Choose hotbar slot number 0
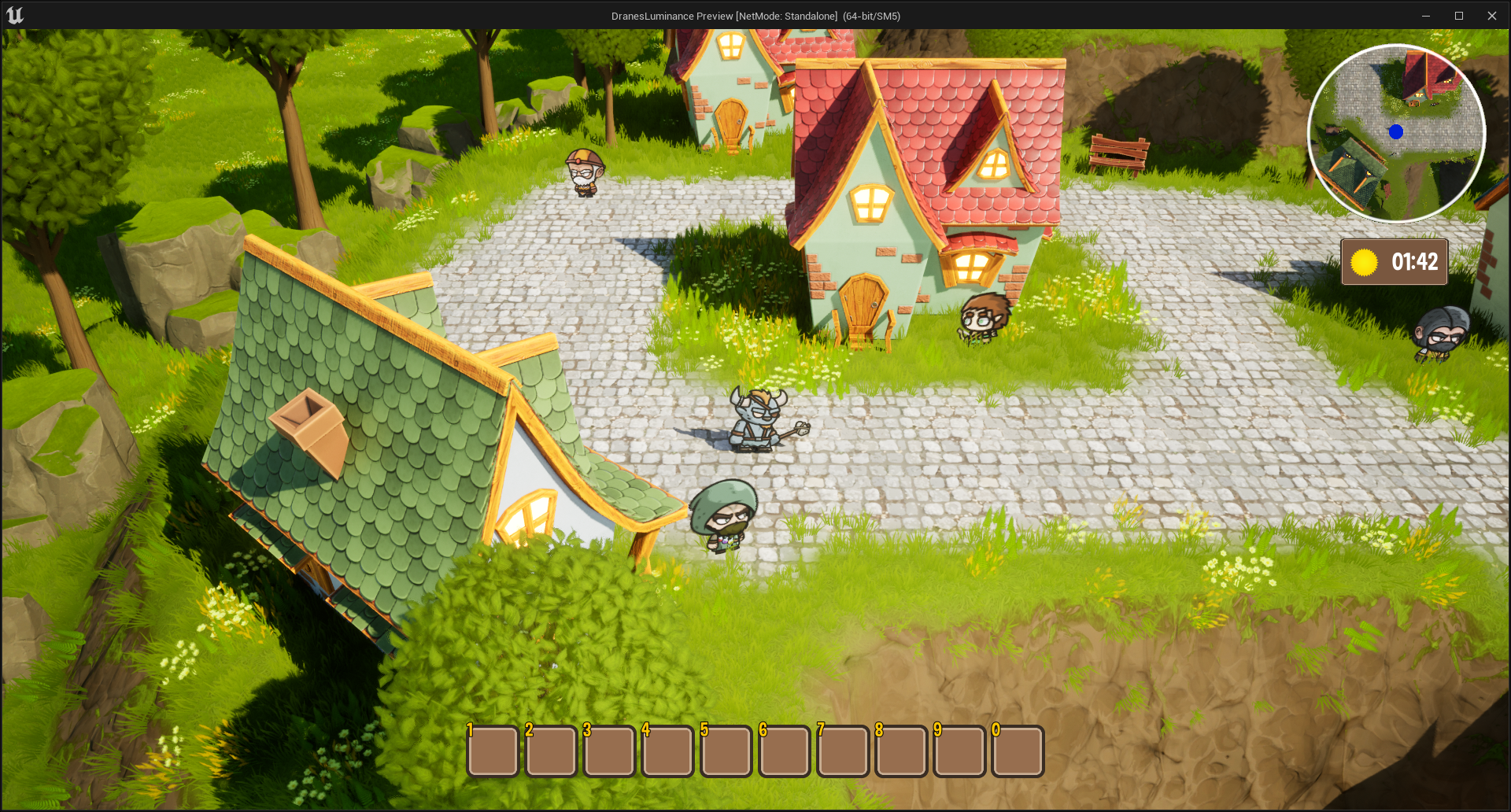The image size is (1511, 812). [1018, 751]
